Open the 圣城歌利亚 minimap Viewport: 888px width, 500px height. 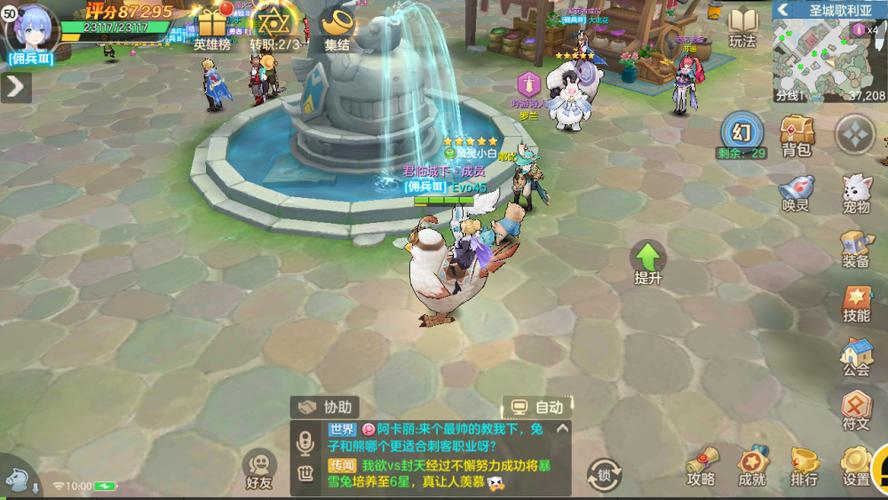coord(828,55)
